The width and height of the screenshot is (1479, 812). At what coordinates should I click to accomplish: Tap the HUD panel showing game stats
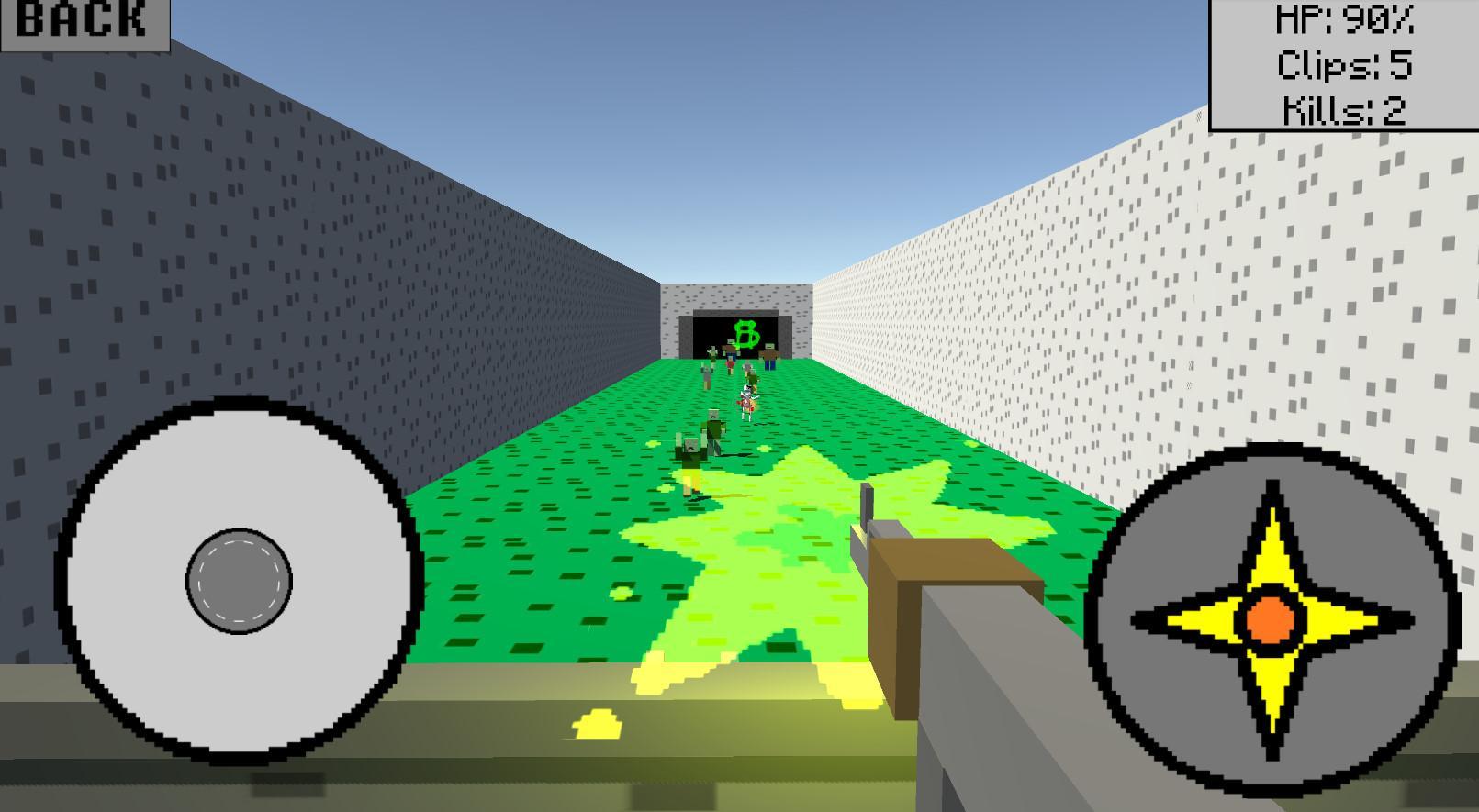click(1343, 66)
